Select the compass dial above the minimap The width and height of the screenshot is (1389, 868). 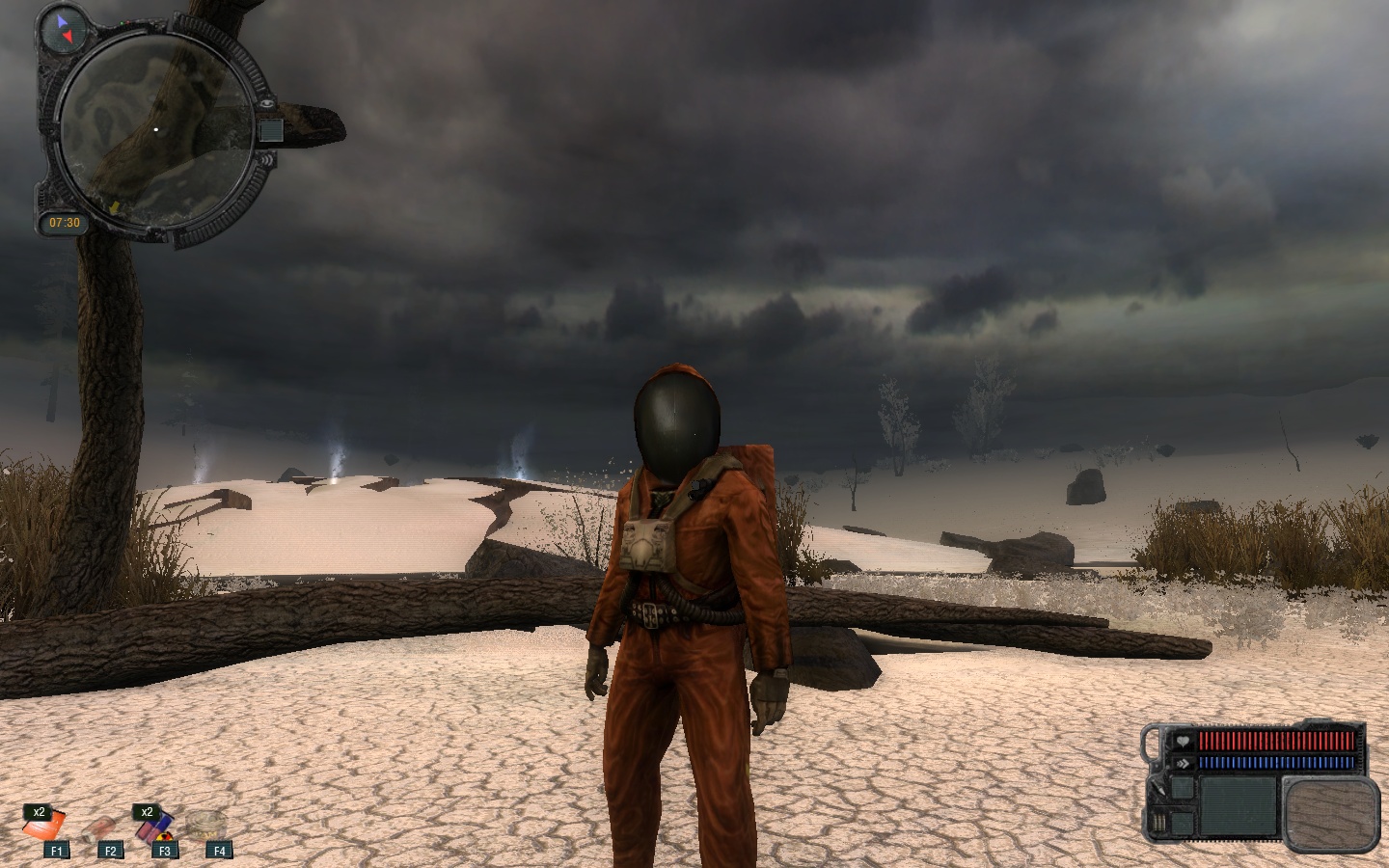[64, 29]
